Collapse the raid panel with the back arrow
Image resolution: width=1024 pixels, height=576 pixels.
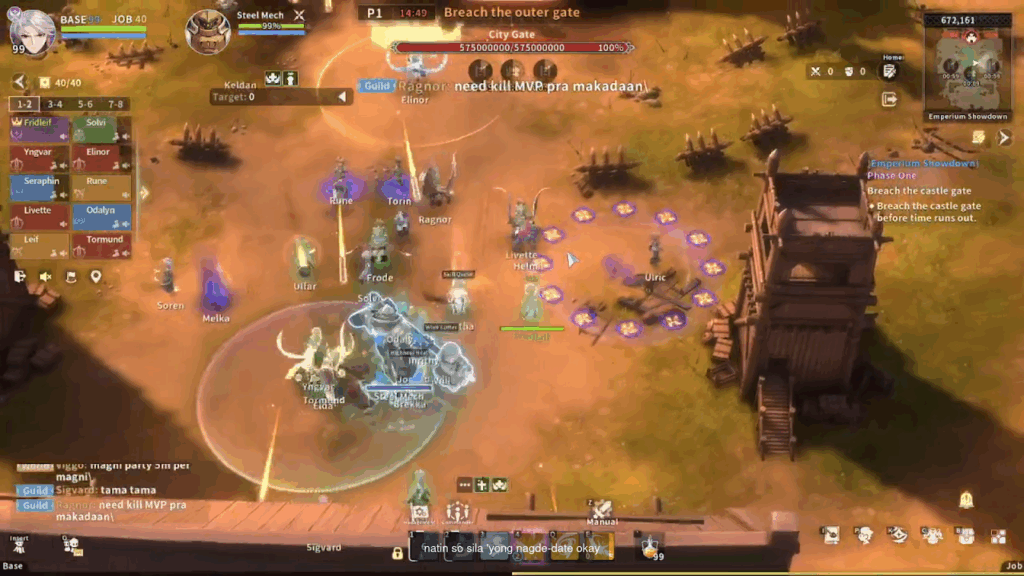19,82
